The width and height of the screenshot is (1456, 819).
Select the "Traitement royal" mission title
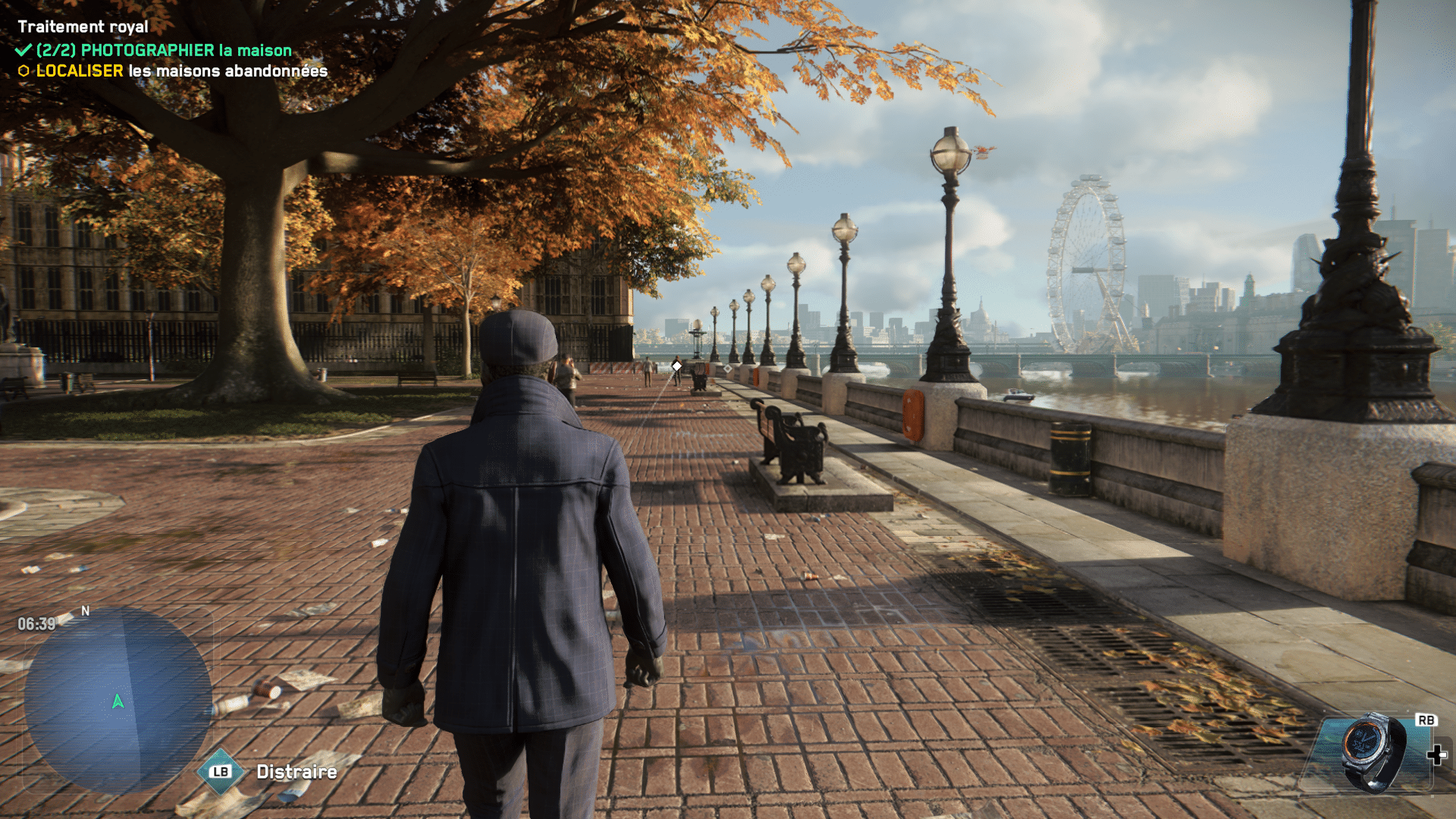[83, 27]
